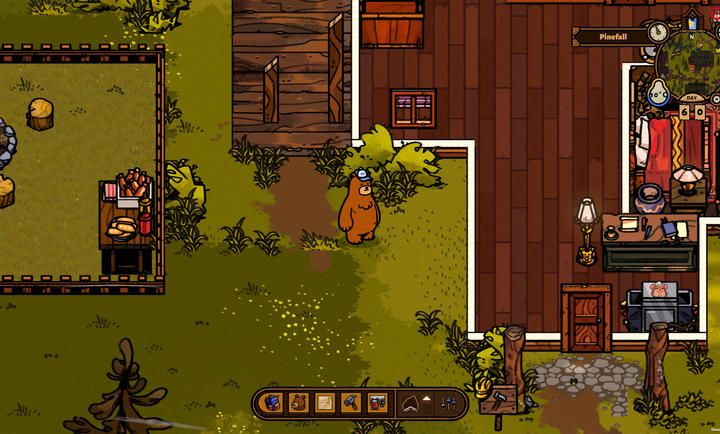Image resolution: width=720 pixels, height=434 pixels.
Task: Open the parchment map
Action: click(324, 403)
